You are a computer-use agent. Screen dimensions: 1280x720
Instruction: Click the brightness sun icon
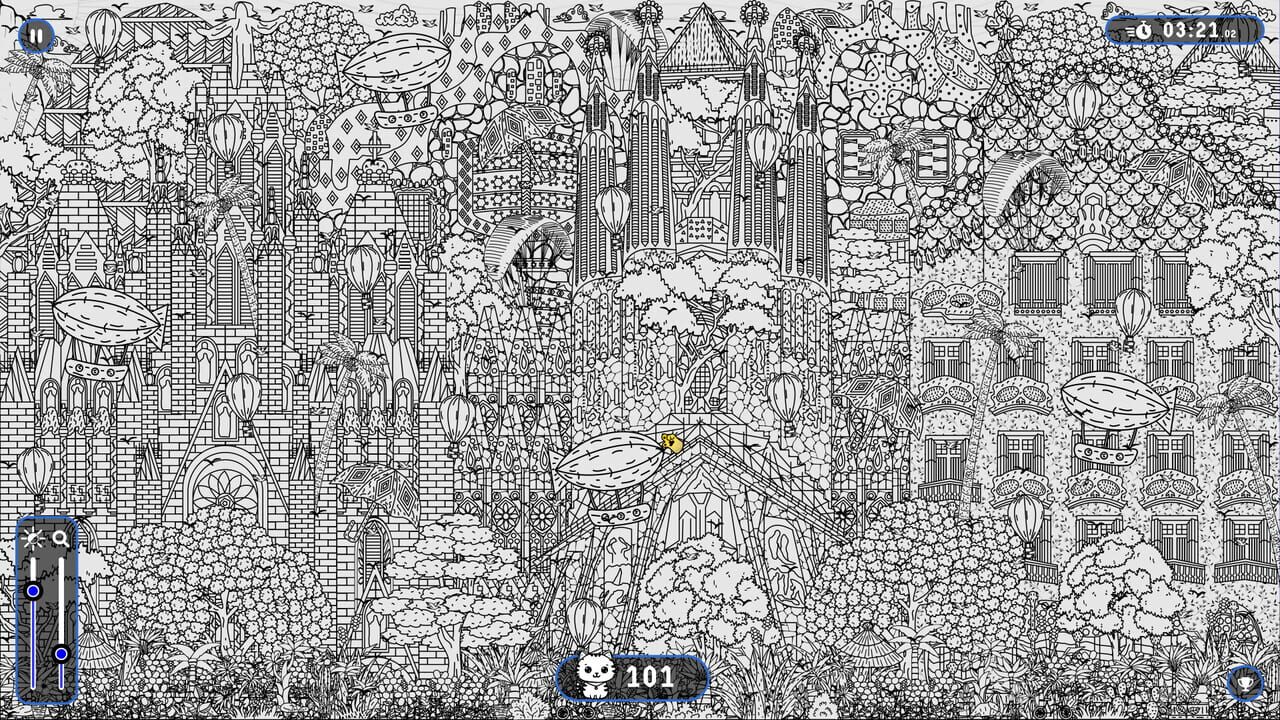[32, 537]
